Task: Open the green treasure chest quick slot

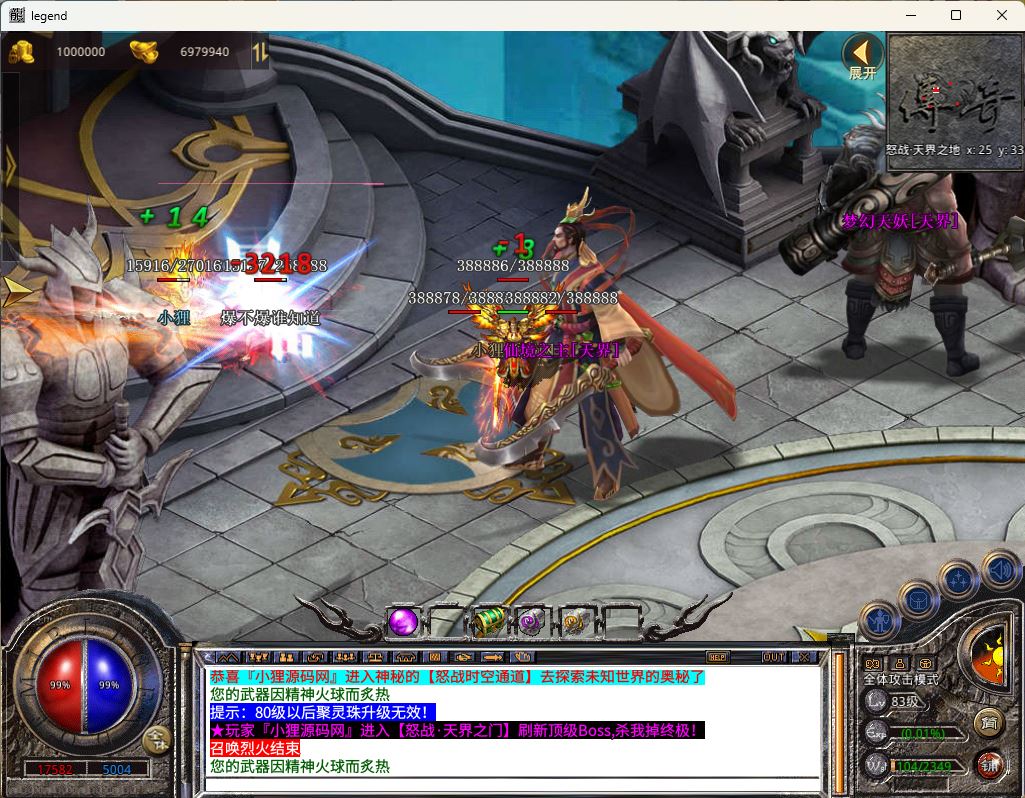Action: tap(490, 621)
